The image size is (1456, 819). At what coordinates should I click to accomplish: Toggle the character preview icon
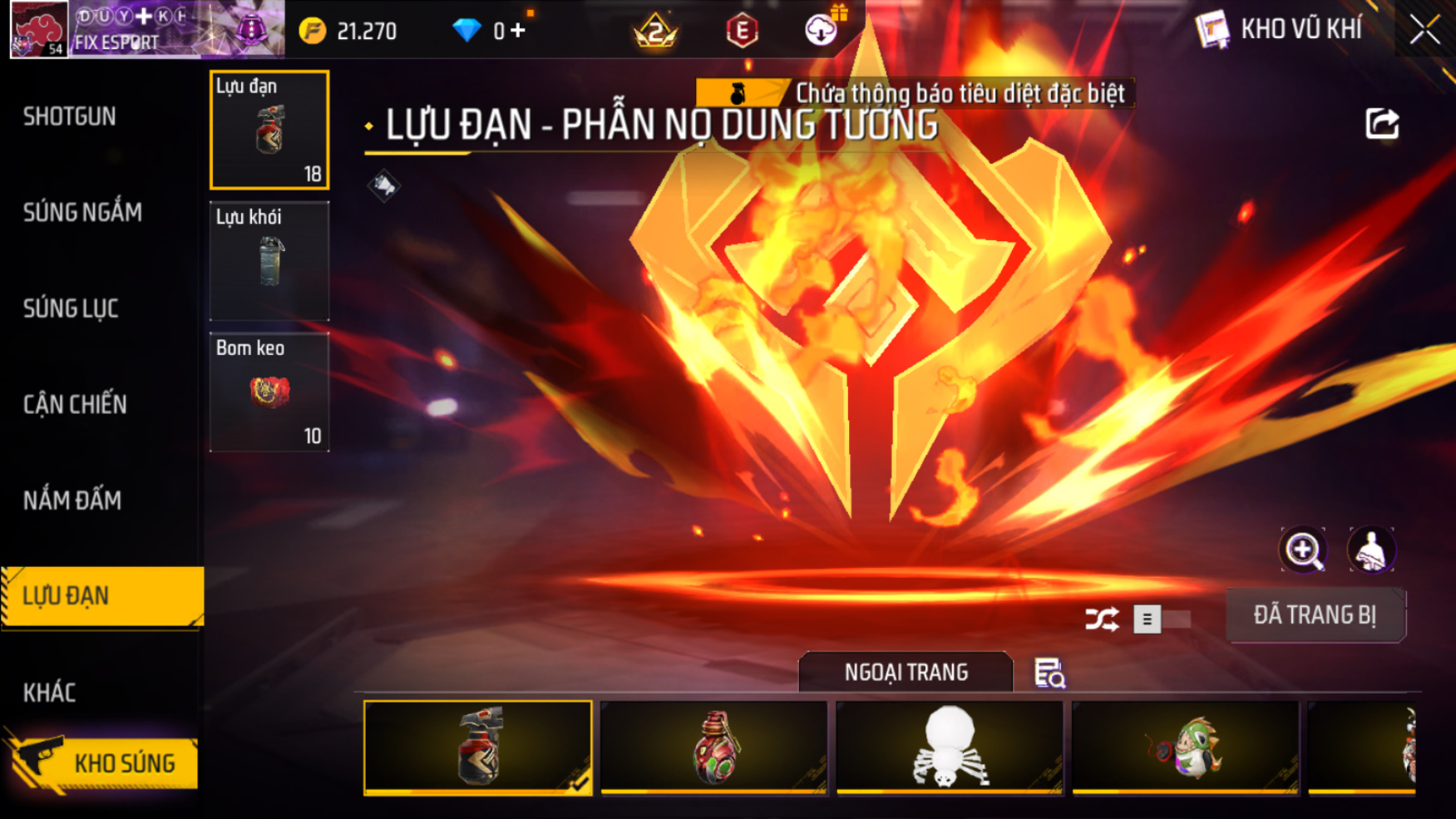[x=1370, y=550]
